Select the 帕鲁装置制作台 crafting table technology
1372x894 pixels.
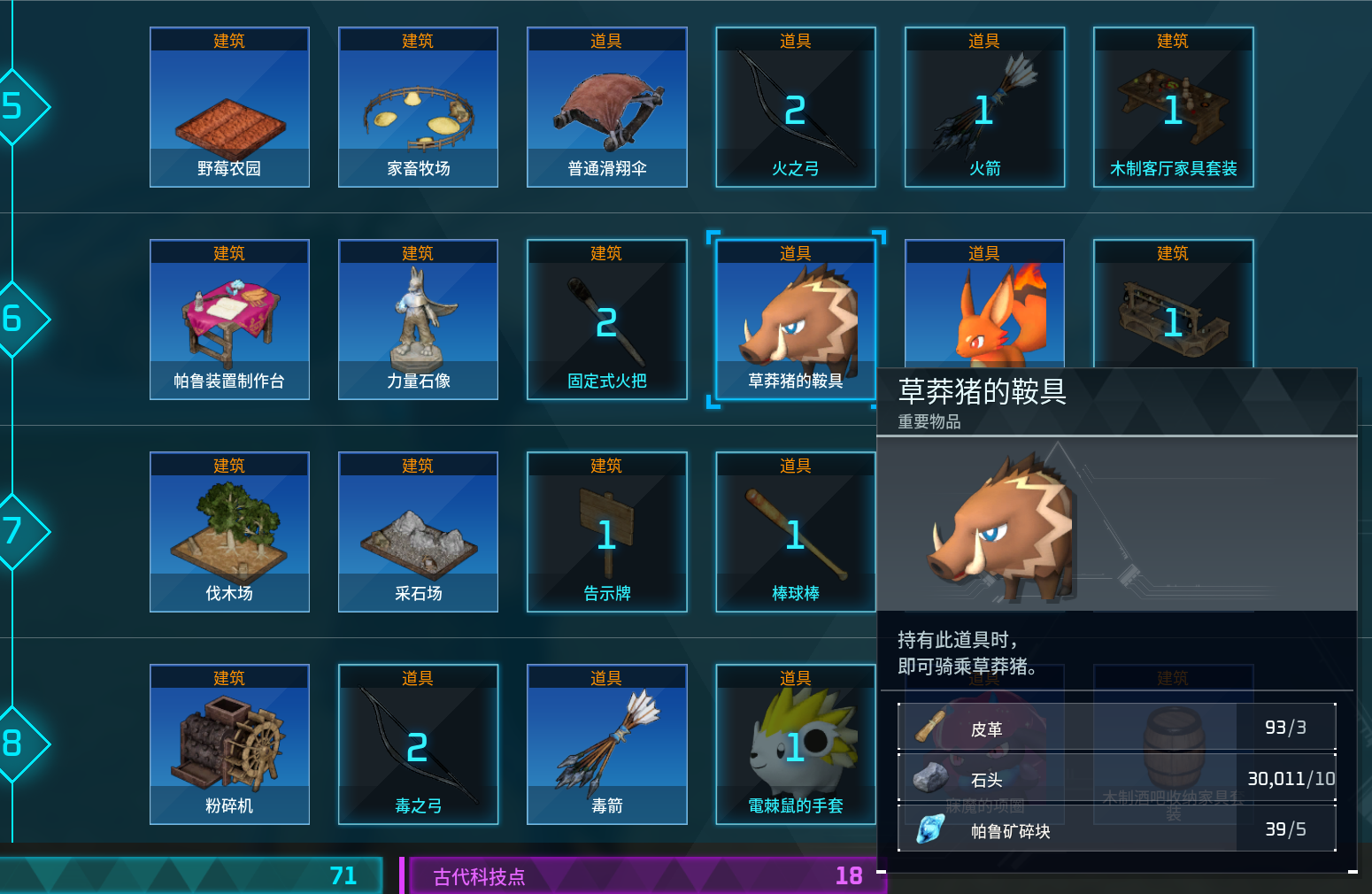coord(229,319)
